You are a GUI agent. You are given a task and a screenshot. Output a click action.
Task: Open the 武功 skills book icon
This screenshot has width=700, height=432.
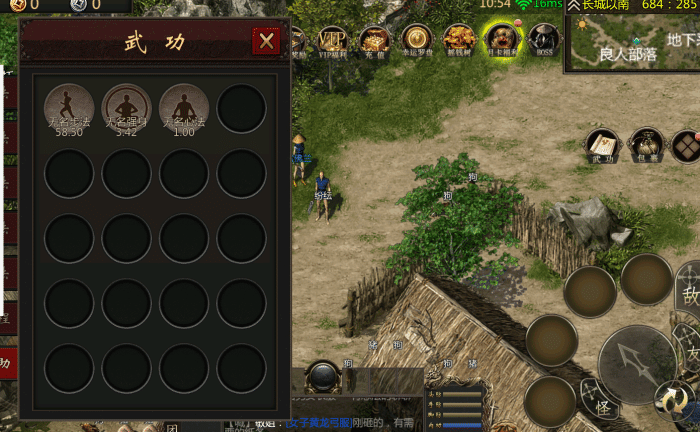tap(602, 145)
